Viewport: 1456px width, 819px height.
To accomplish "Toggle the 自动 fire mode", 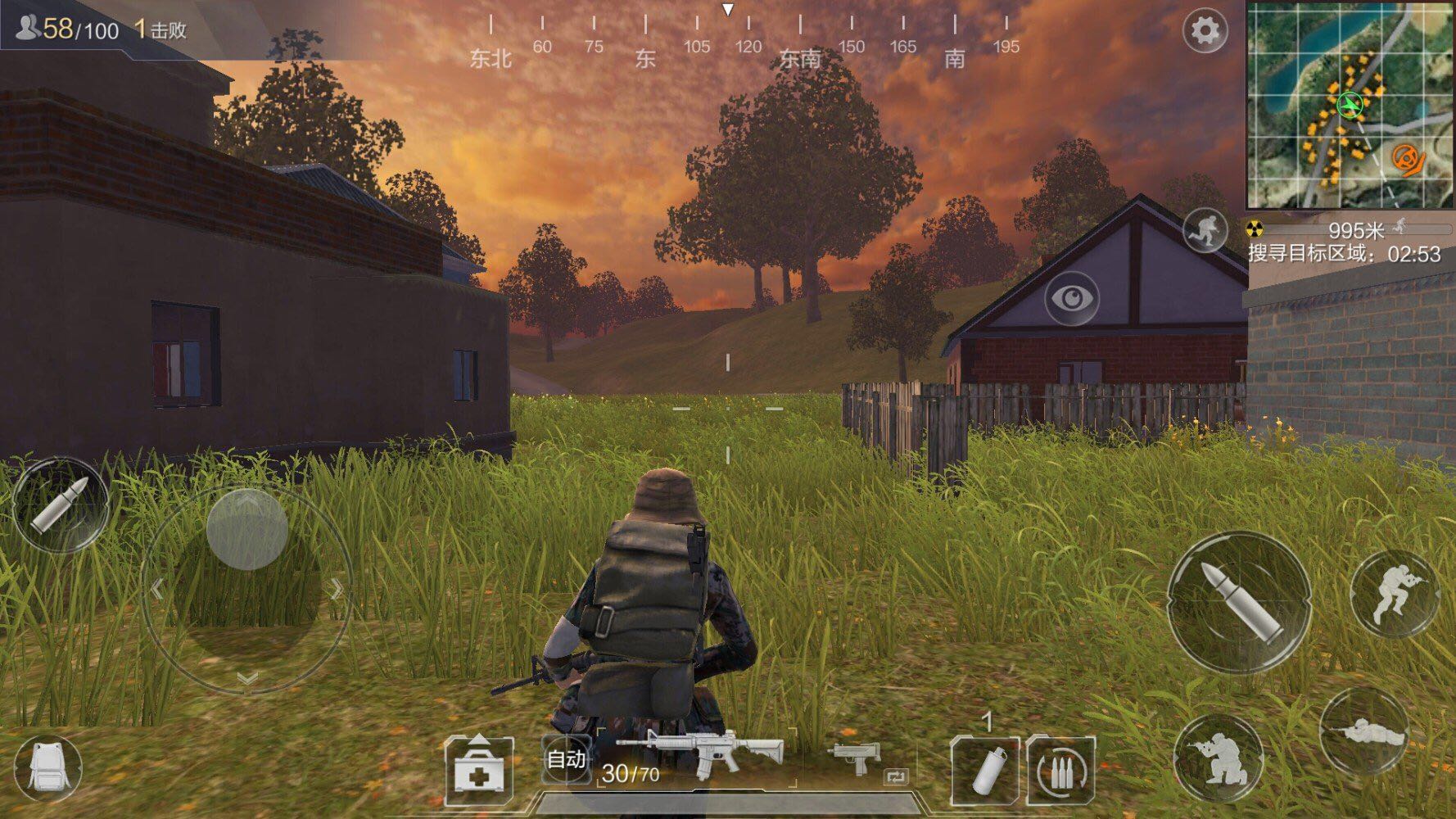I will pos(566,759).
